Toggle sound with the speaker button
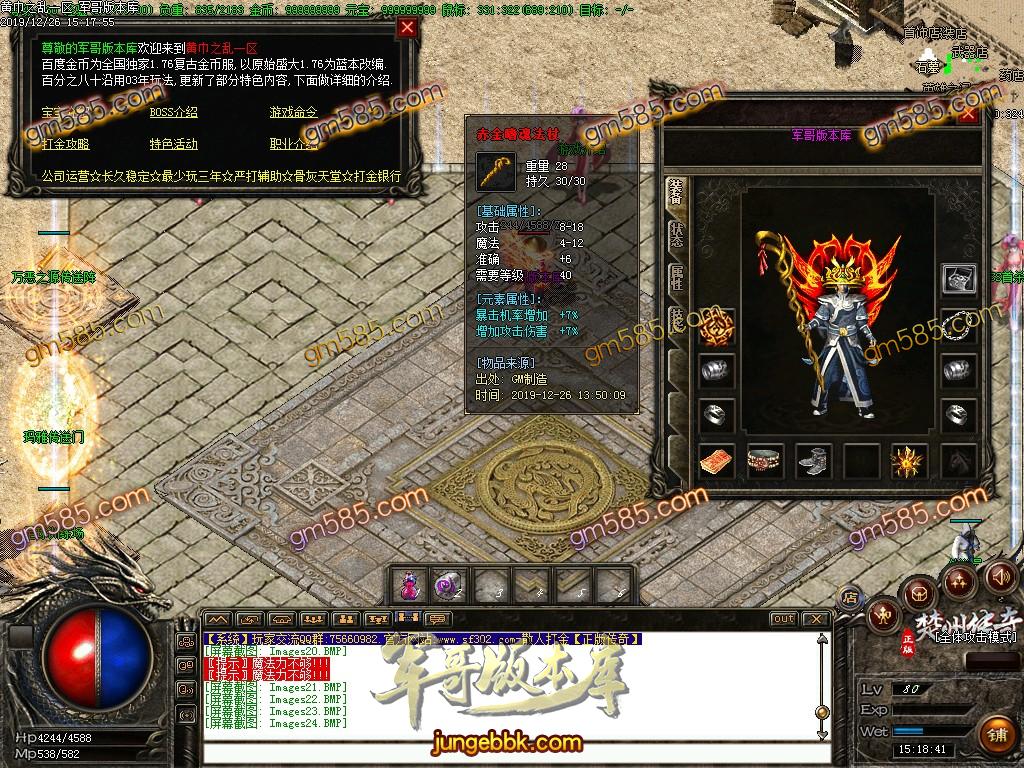Viewport: 1024px width, 768px height. [x=999, y=576]
